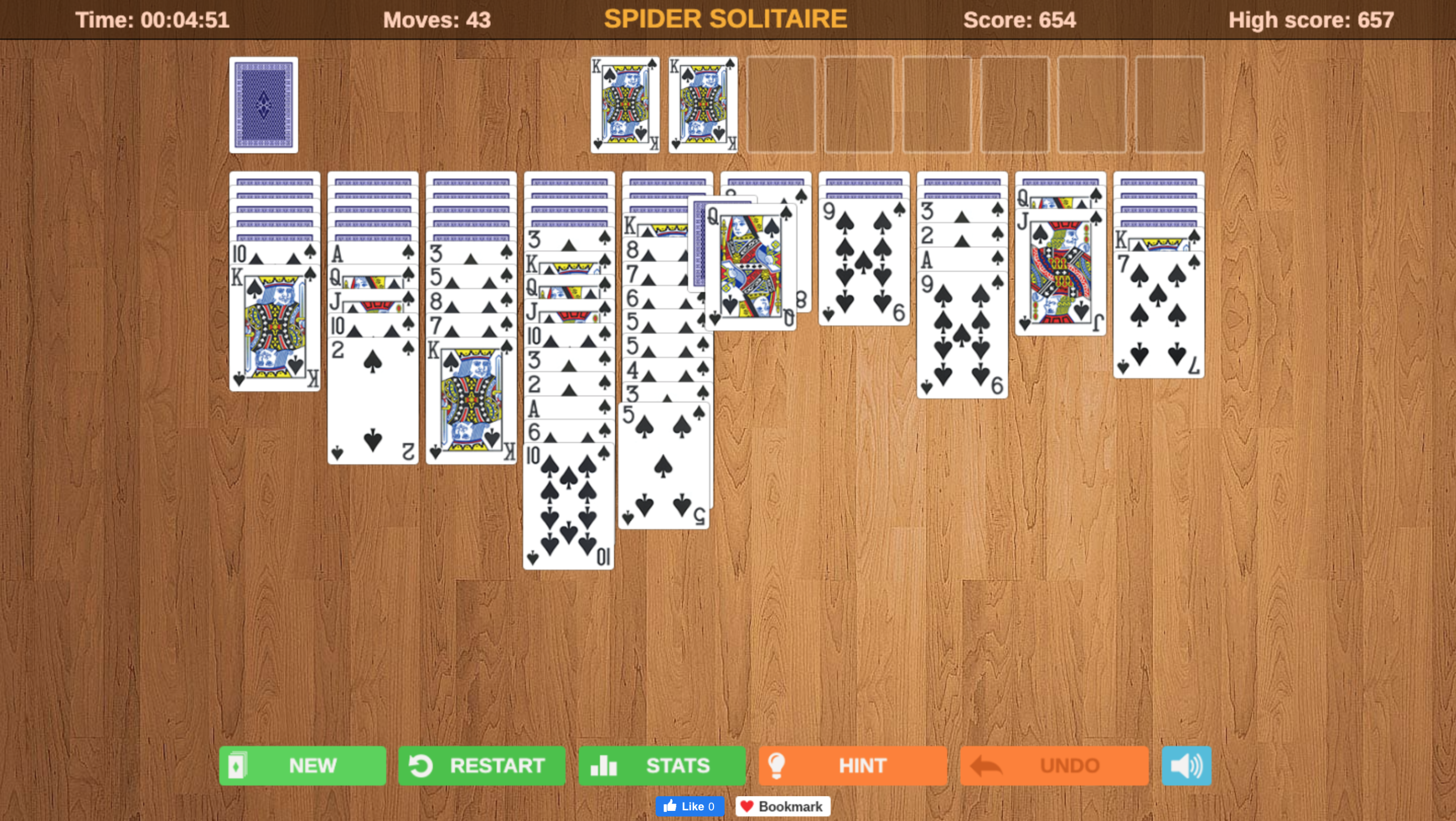1456x821 pixels.
Task: Click the Bookmark heart icon
Action: 747,806
